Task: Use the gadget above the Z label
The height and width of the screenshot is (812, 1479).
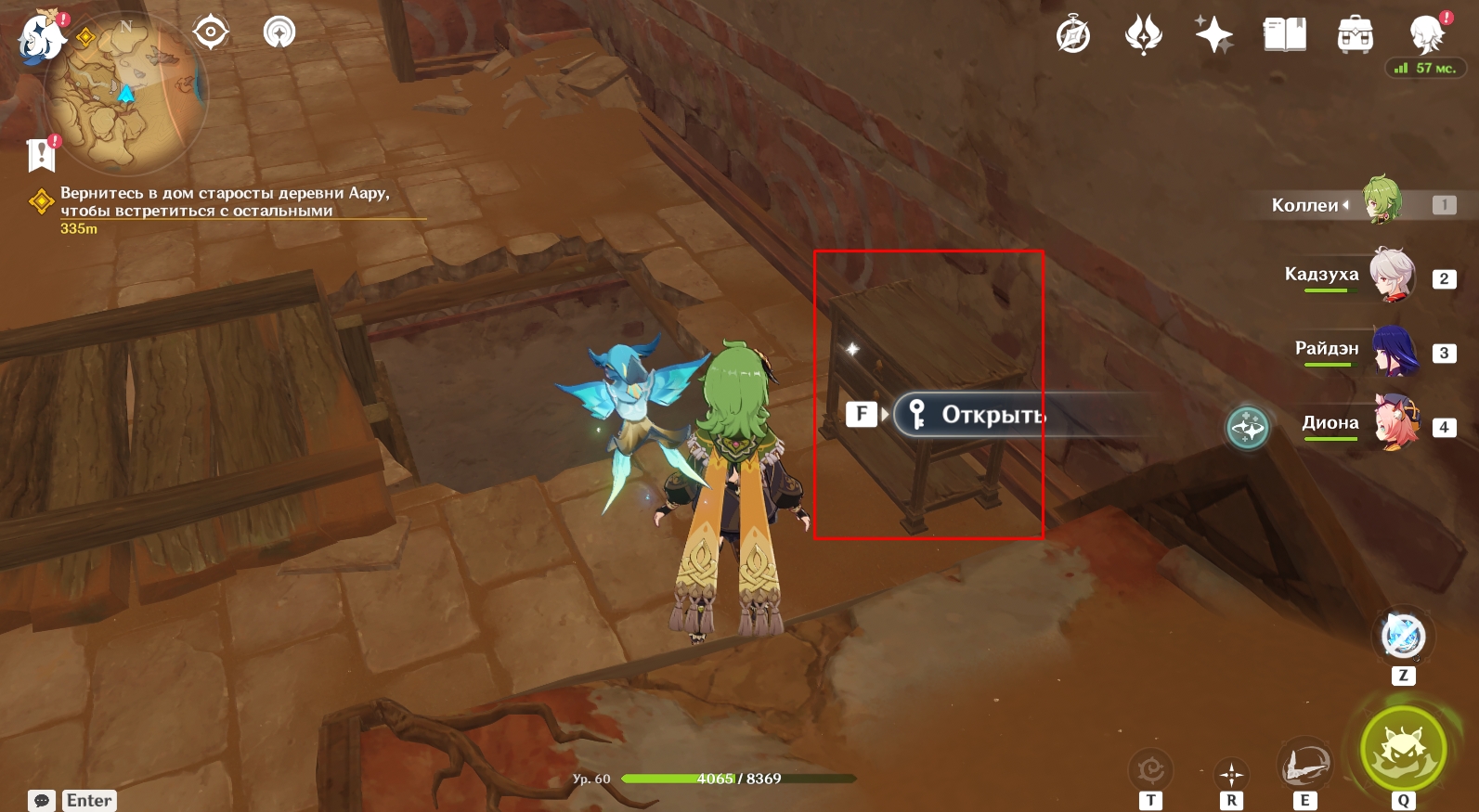Action: [1403, 637]
